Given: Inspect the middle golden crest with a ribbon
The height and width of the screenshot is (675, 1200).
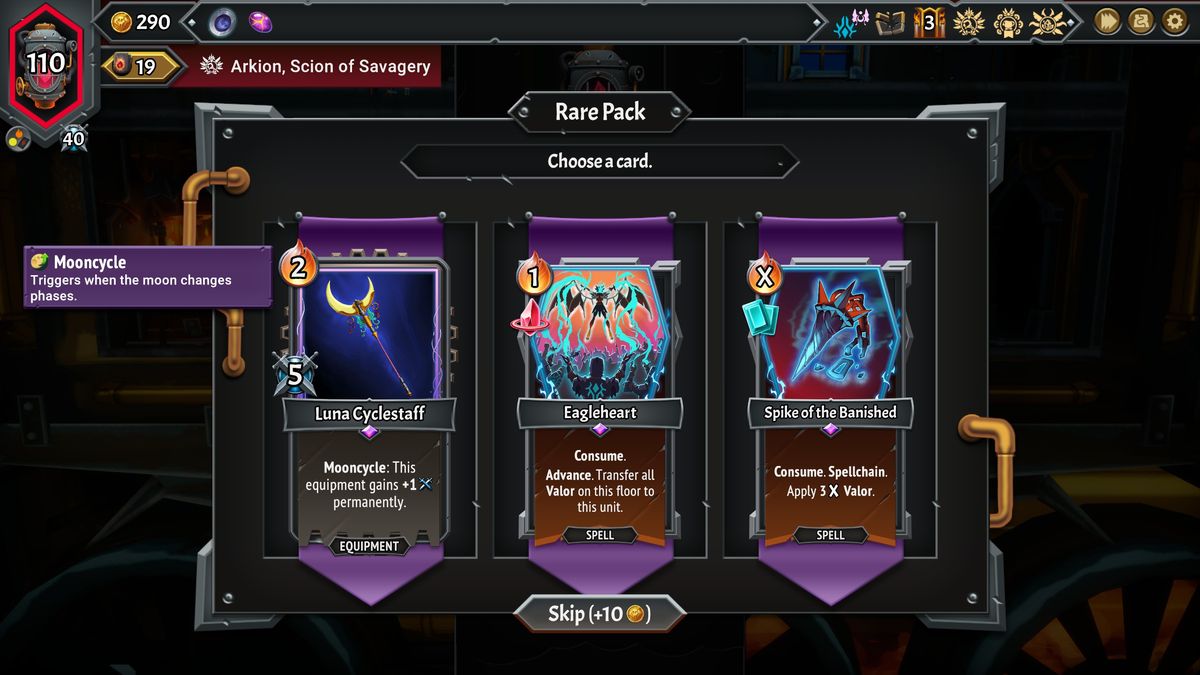Looking at the screenshot, I should [x=1008, y=22].
